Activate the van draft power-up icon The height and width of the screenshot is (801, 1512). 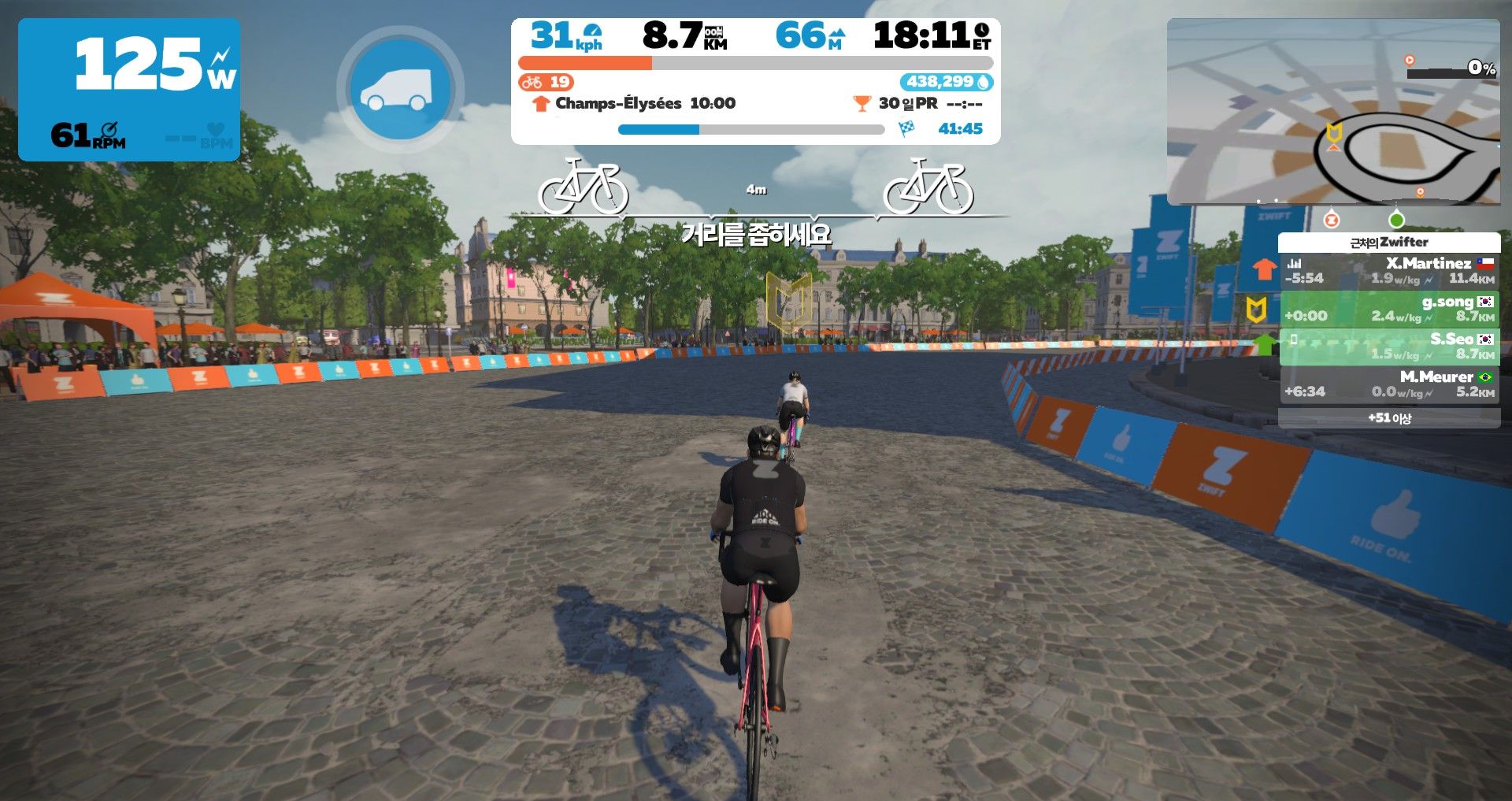tap(400, 89)
